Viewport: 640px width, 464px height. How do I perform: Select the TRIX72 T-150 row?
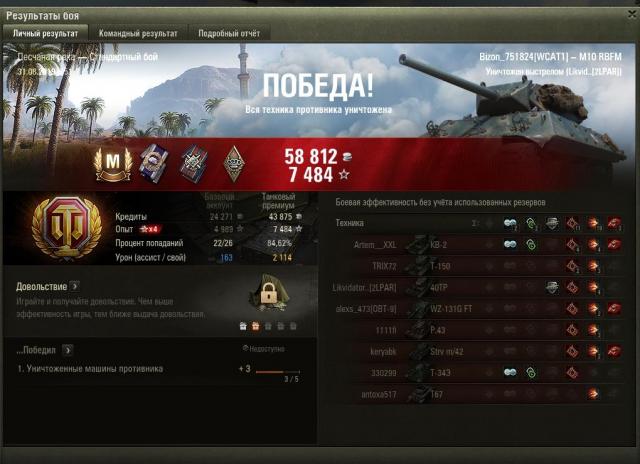tap(478, 267)
